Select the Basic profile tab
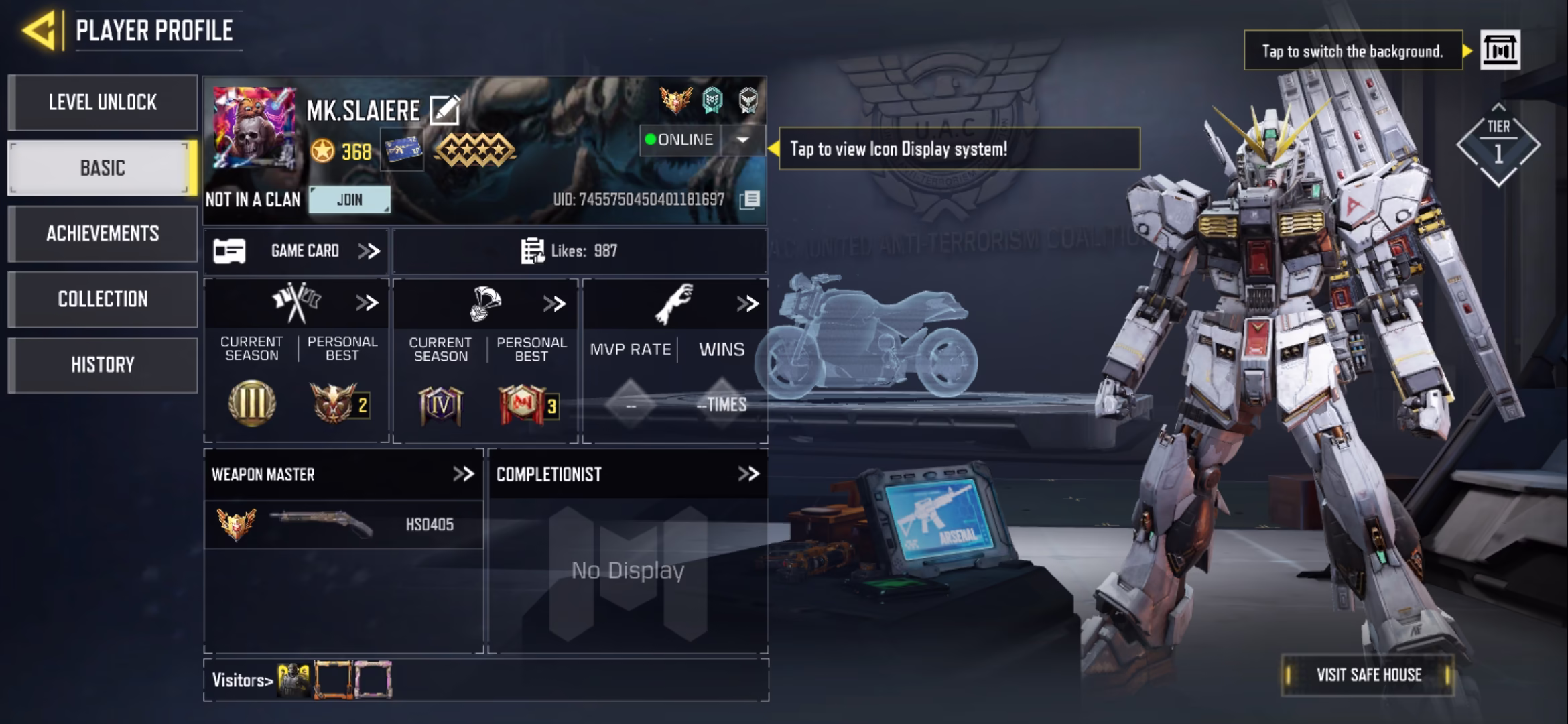 pos(103,168)
